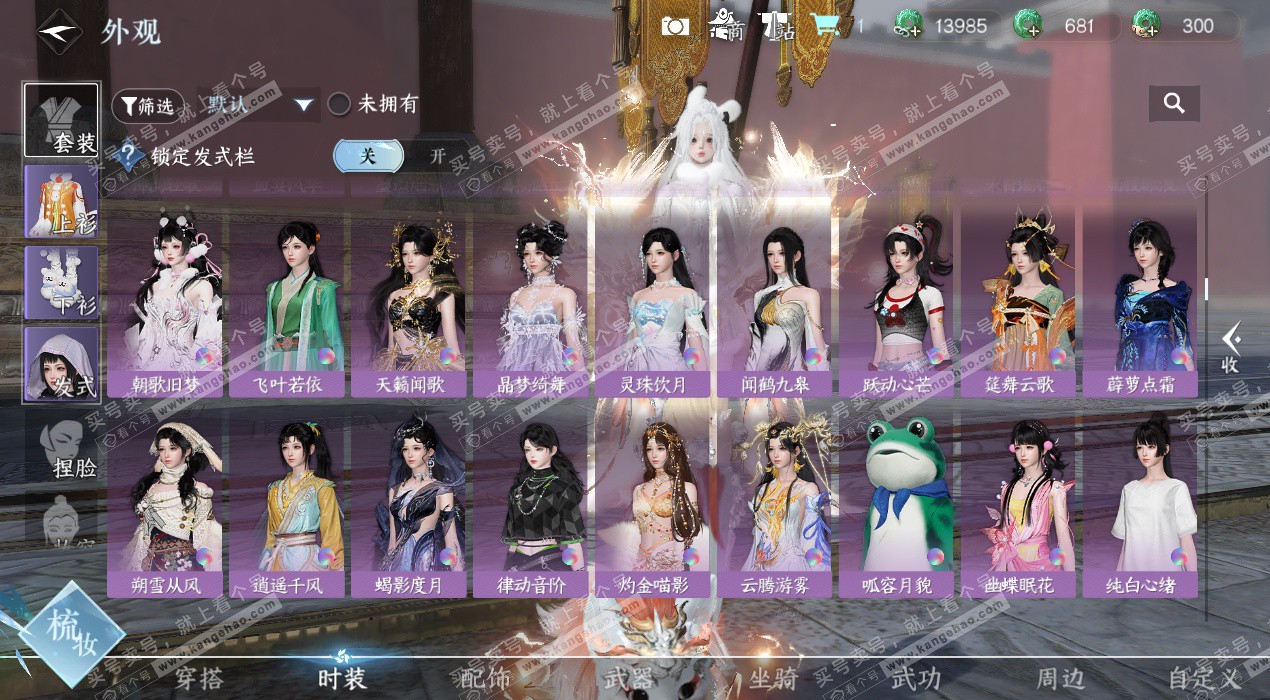Select the 上衫 category tab
The image size is (1270, 700).
pyautogui.click(x=62, y=201)
